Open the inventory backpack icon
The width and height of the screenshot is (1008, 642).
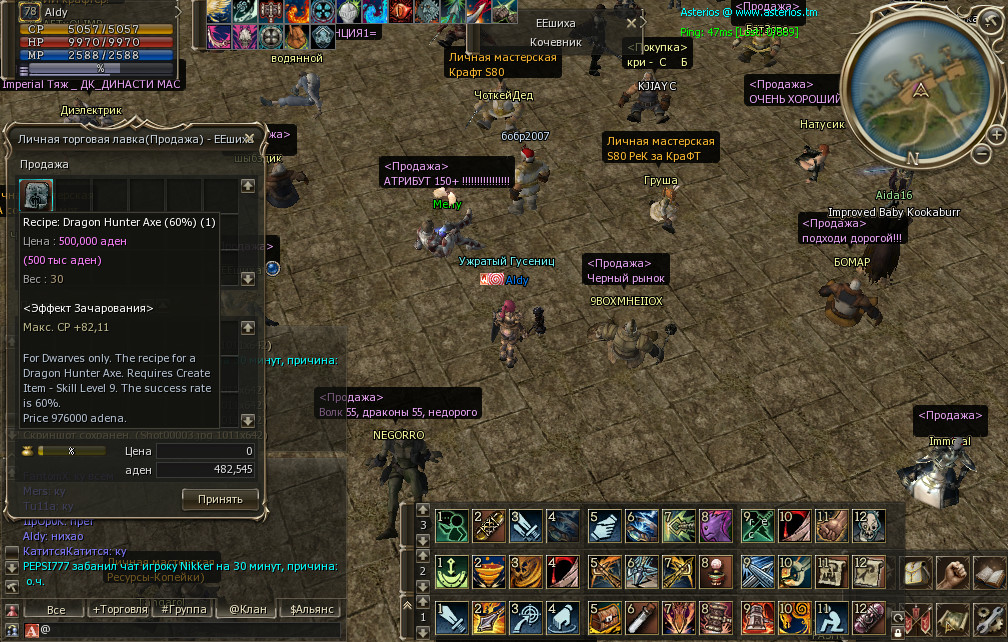[x=917, y=574]
